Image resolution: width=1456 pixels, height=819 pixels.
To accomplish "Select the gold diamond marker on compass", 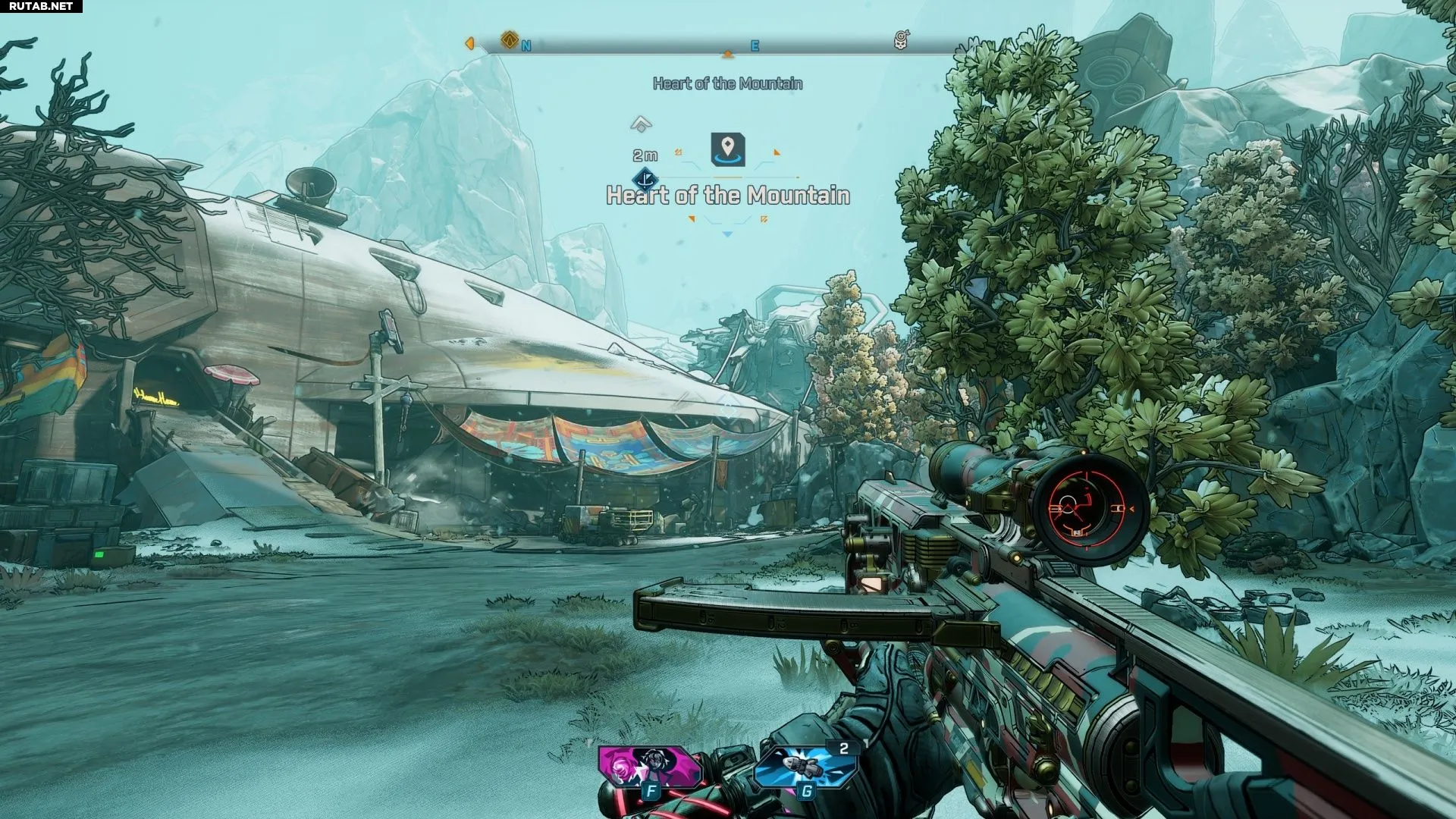I will point(510,39).
